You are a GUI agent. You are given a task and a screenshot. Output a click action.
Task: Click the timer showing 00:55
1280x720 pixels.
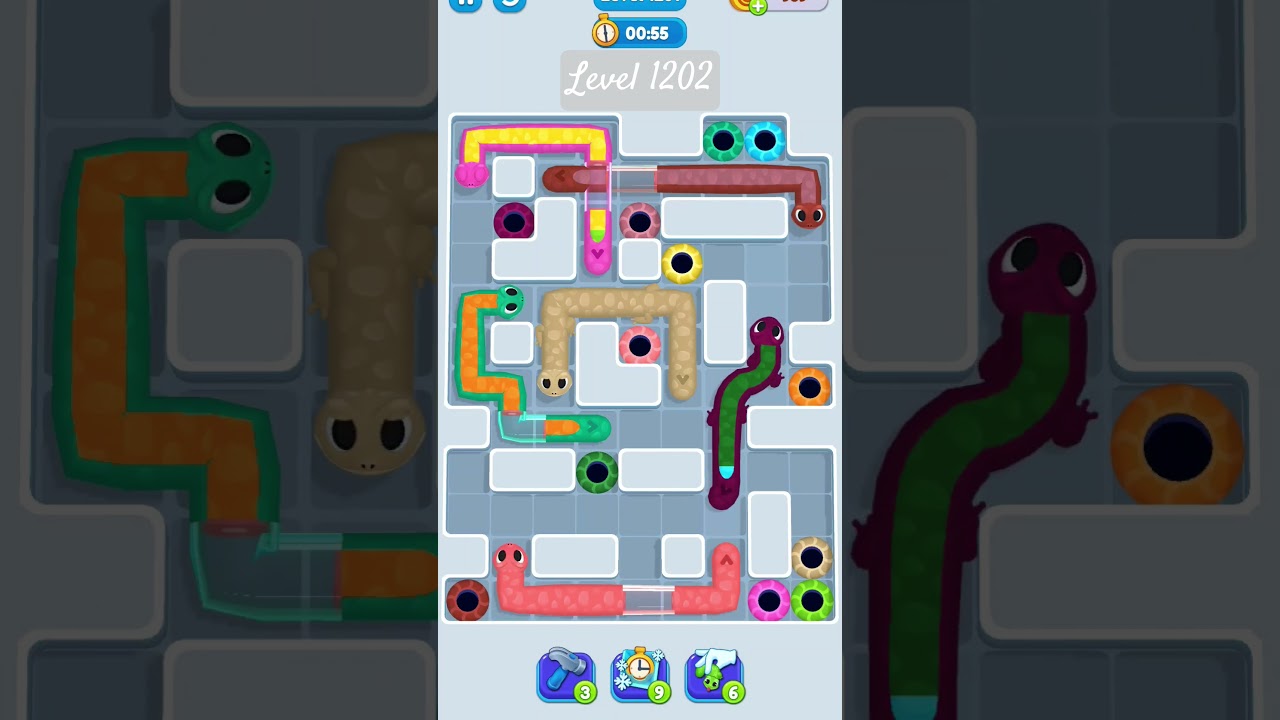[x=639, y=32]
